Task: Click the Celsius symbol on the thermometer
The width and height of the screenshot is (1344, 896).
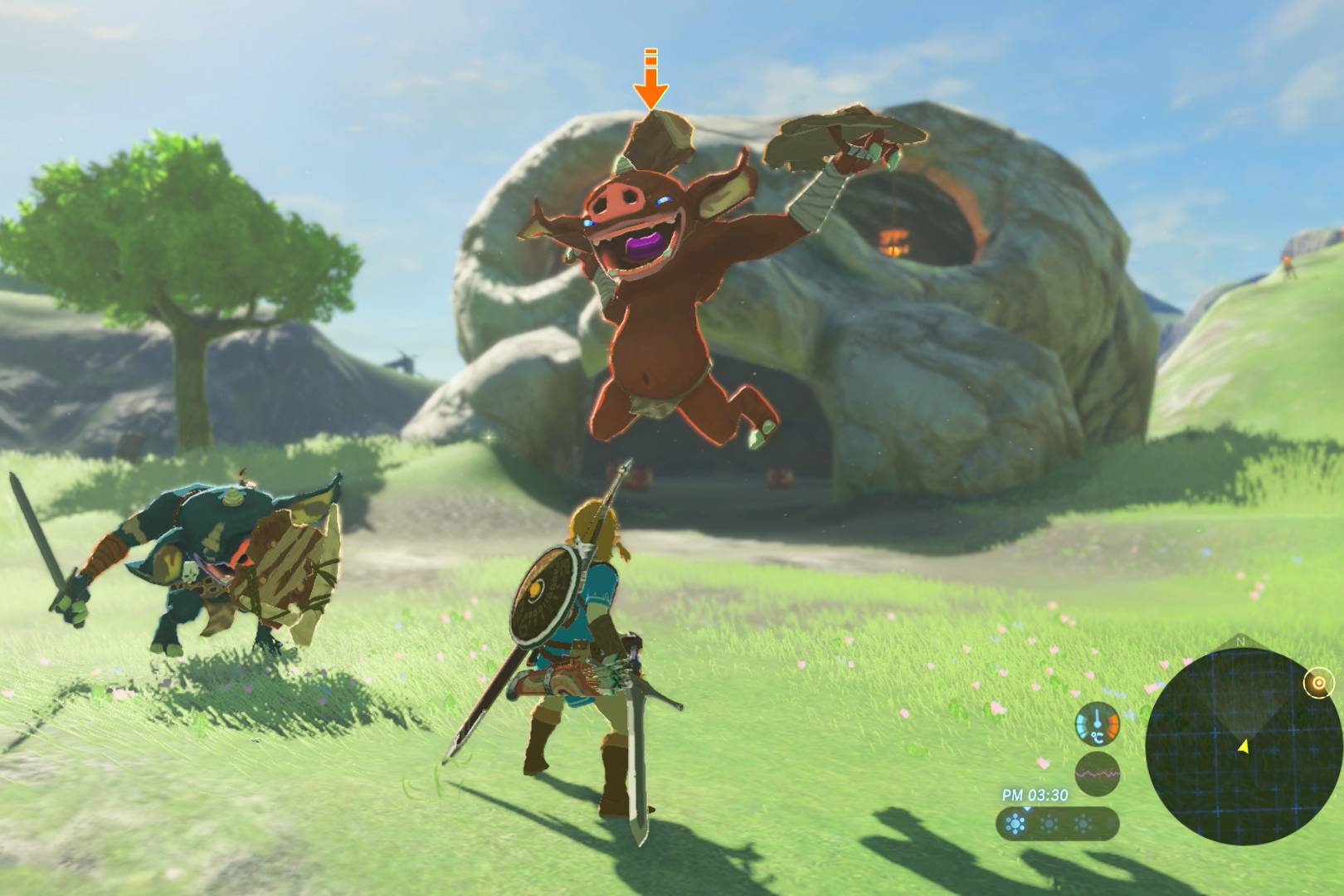Action: (x=1098, y=738)
